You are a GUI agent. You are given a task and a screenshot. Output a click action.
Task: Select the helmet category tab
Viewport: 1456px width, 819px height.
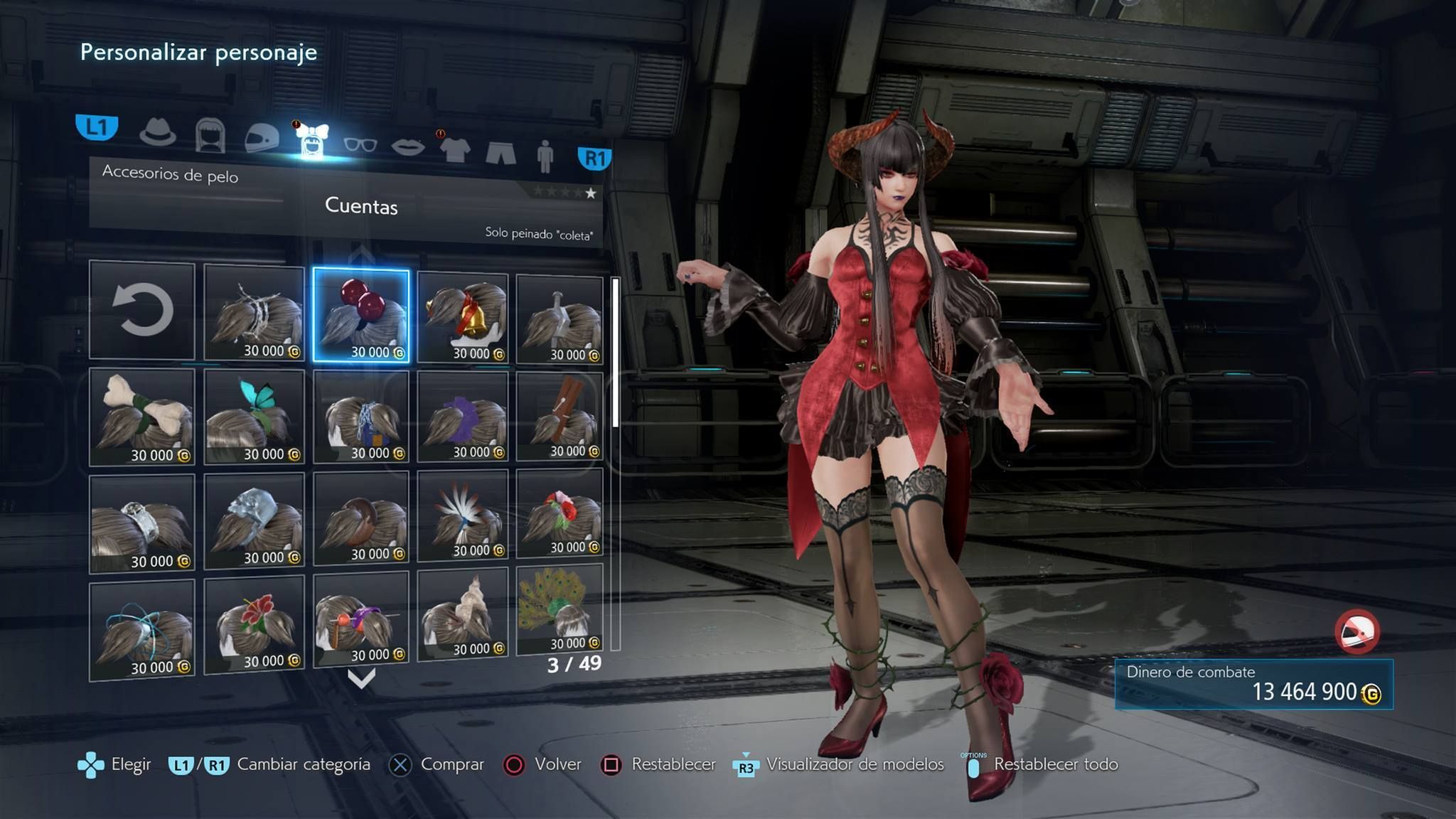[262, 138]
